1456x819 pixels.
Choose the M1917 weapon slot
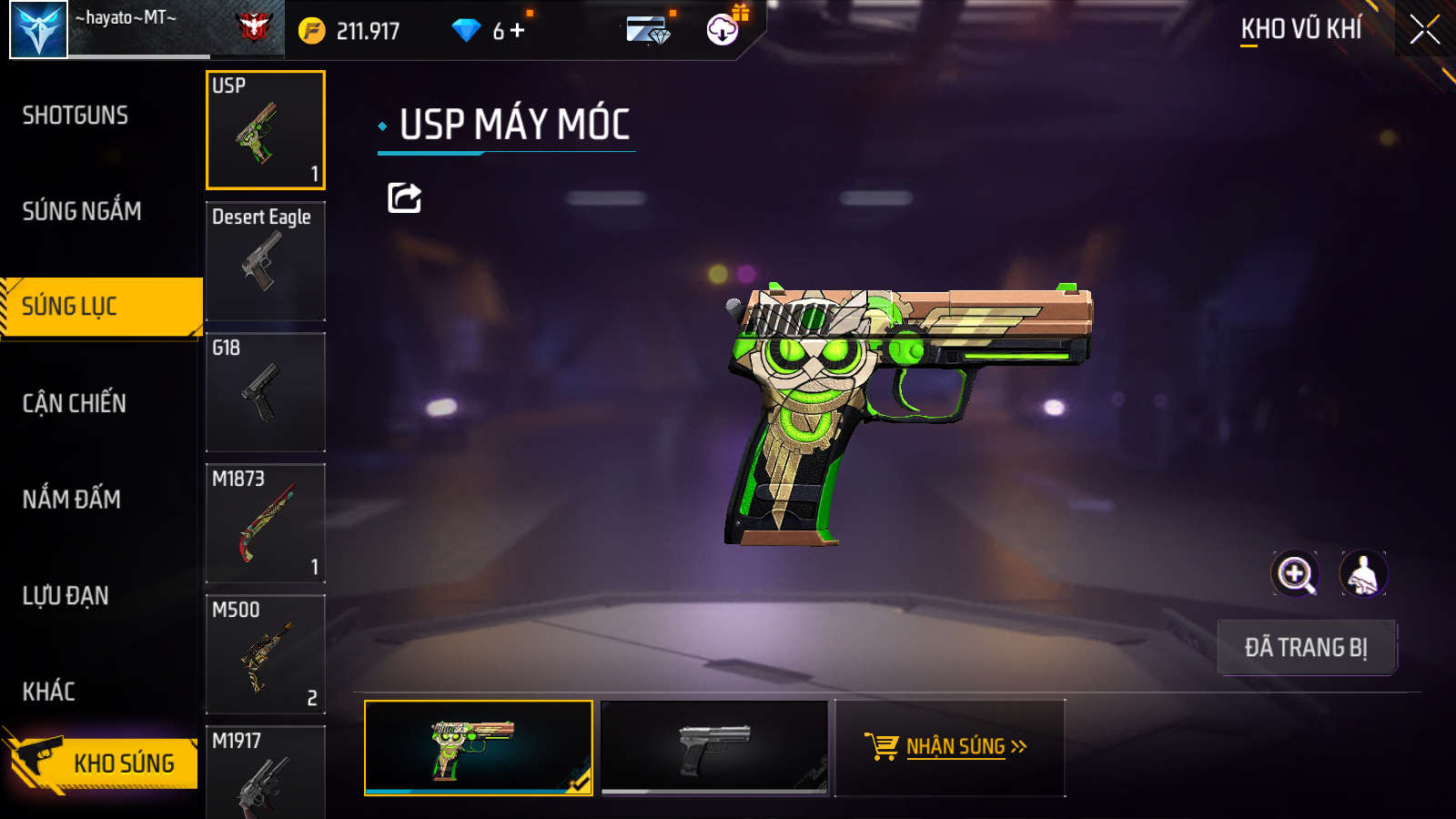click(x=266, y=773)
